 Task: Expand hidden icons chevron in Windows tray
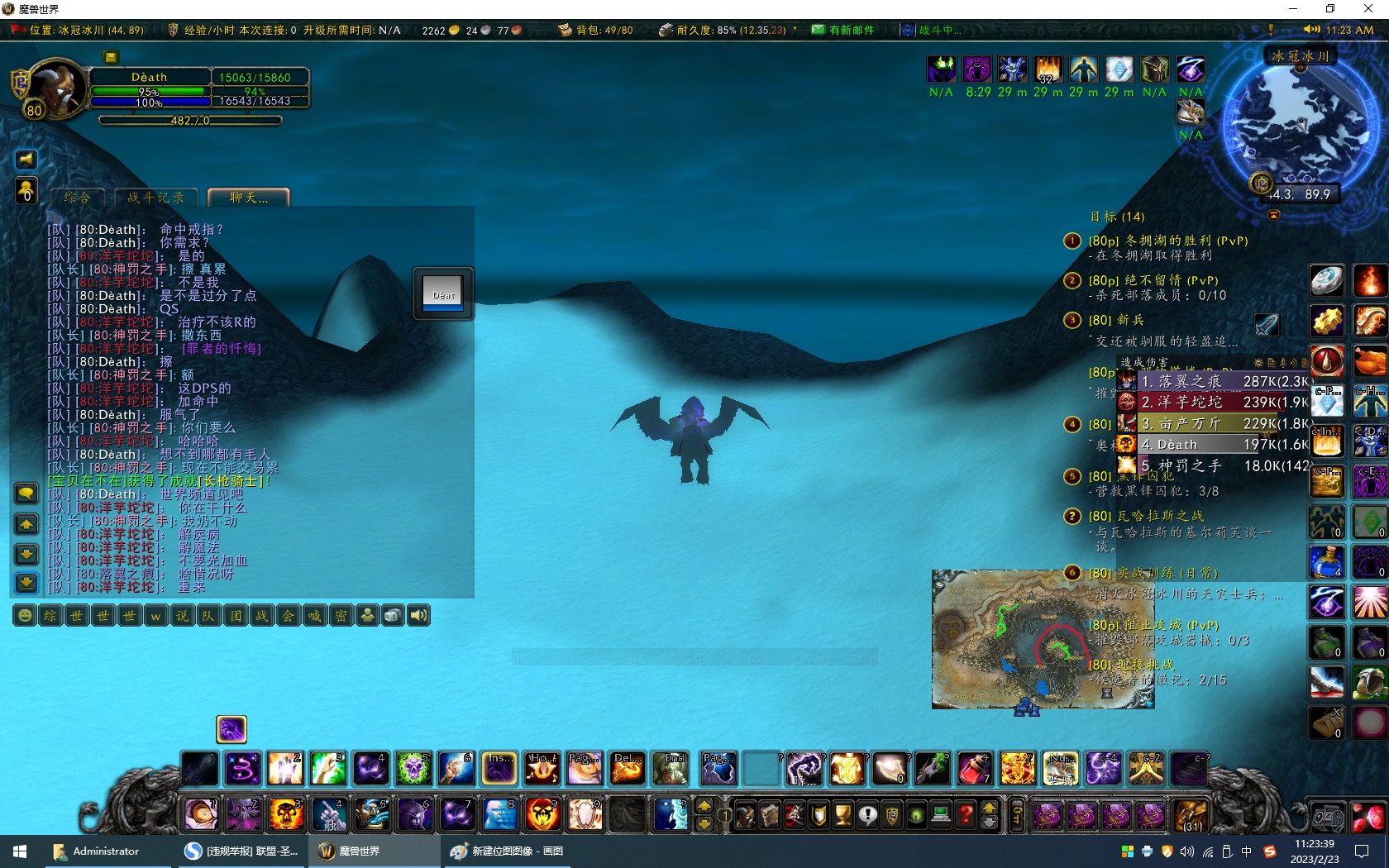pyautogui.click(x=1128, y=851)
